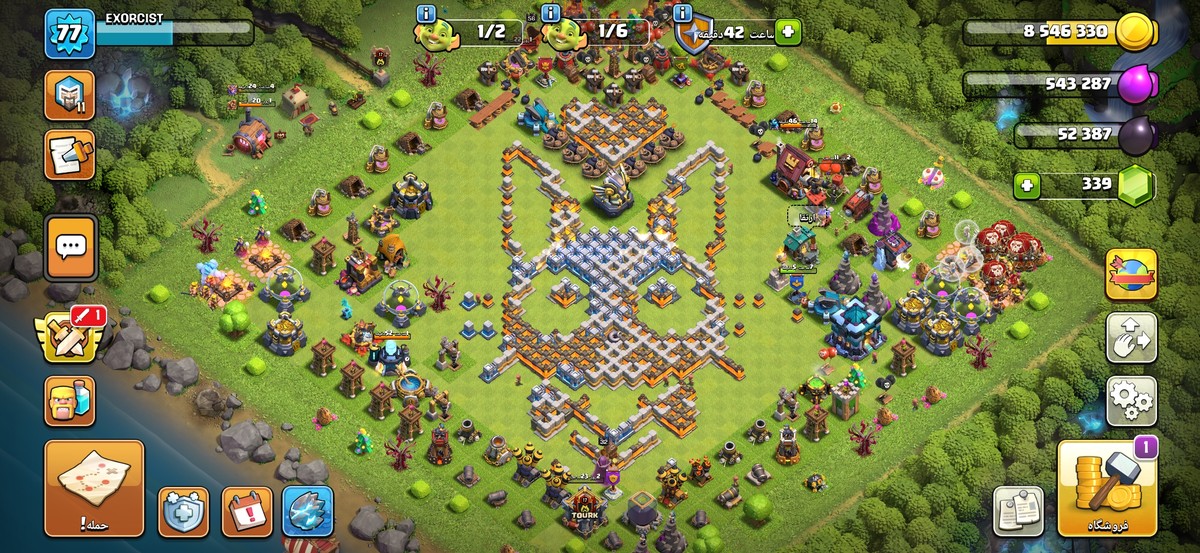The image size is (1200, 553).
Task: Show info for the 1/6 builder counter
Action: pyautogui.click(x=551, y=14)
